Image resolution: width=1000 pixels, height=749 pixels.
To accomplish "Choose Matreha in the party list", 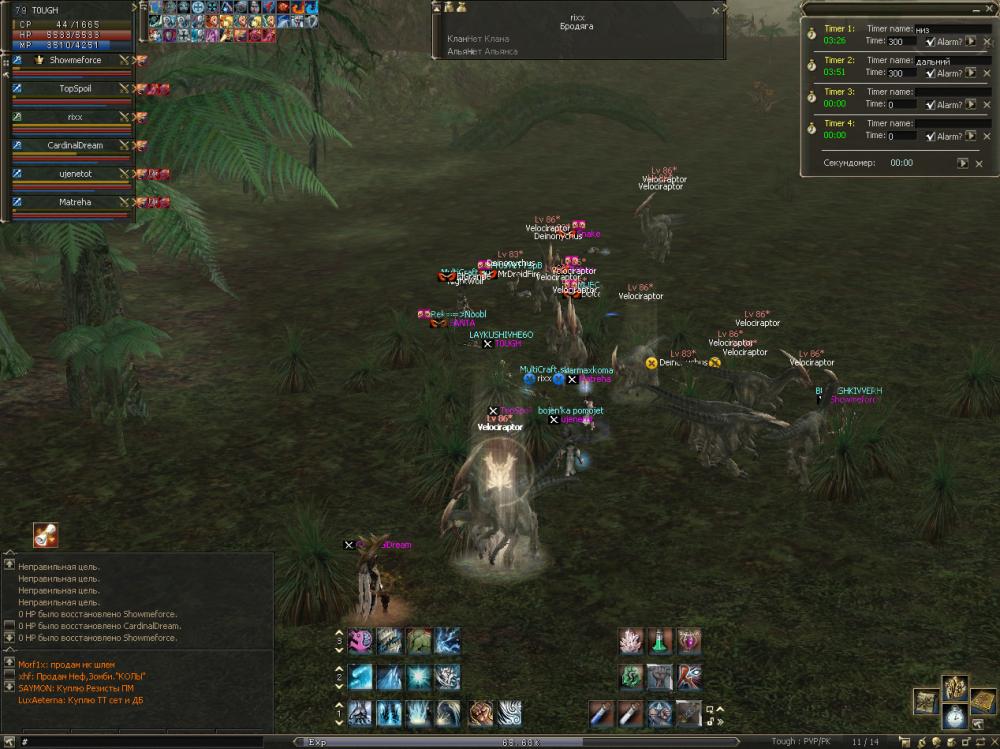I will pyautogui.click(x=75, y=202).
